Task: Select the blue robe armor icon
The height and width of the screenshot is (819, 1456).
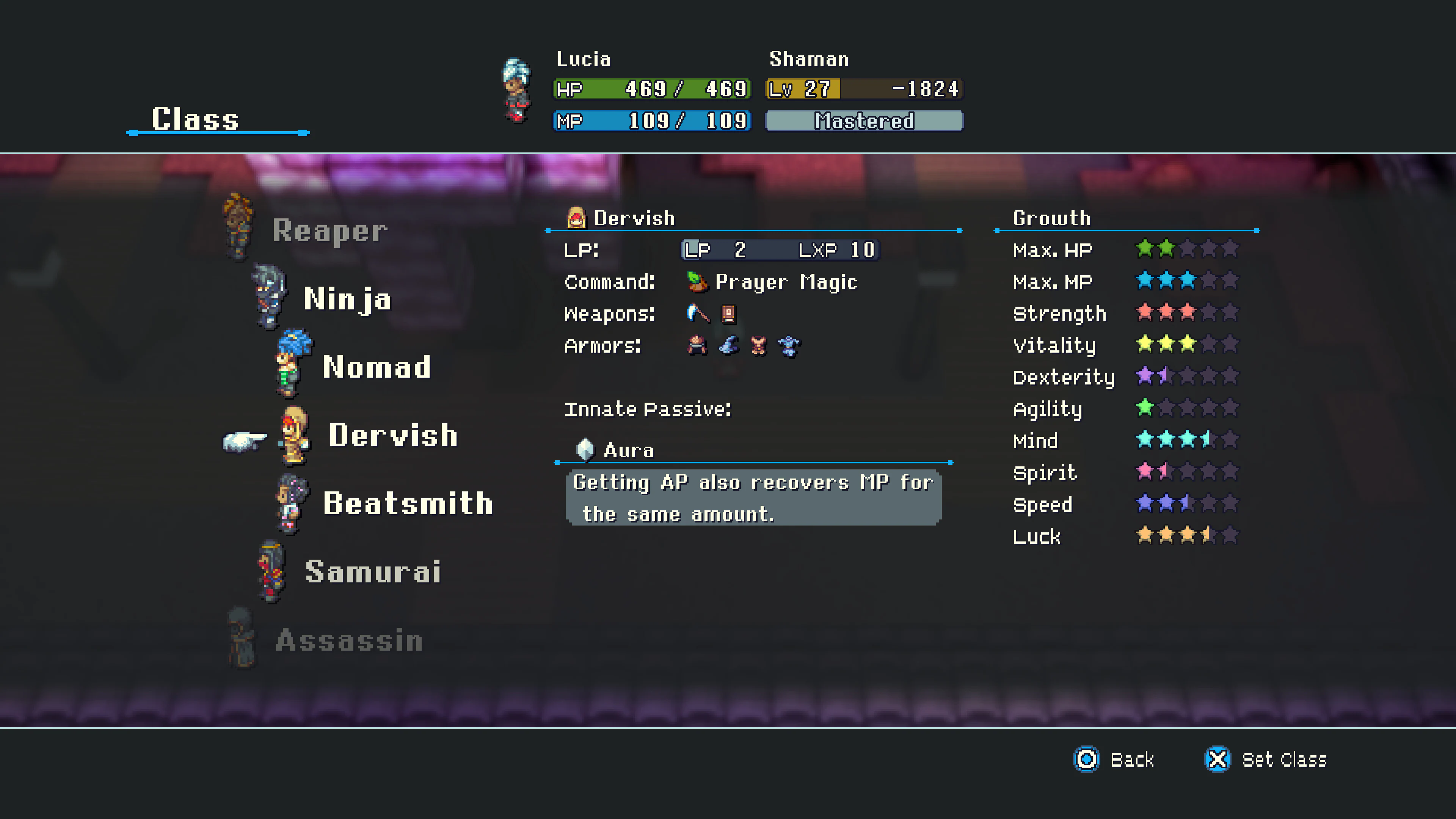Action: pyautogui.click(x=790, y=346)
